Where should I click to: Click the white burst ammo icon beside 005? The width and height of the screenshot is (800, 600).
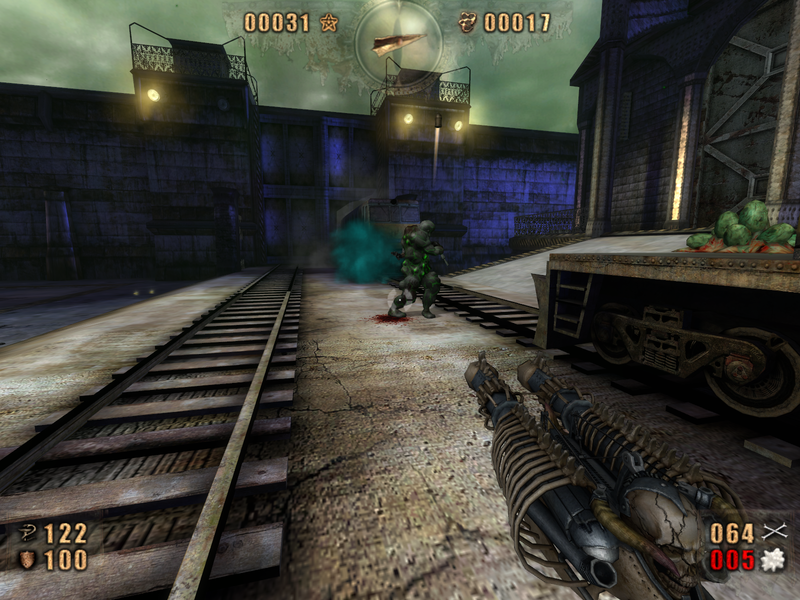tap(772, 561)
